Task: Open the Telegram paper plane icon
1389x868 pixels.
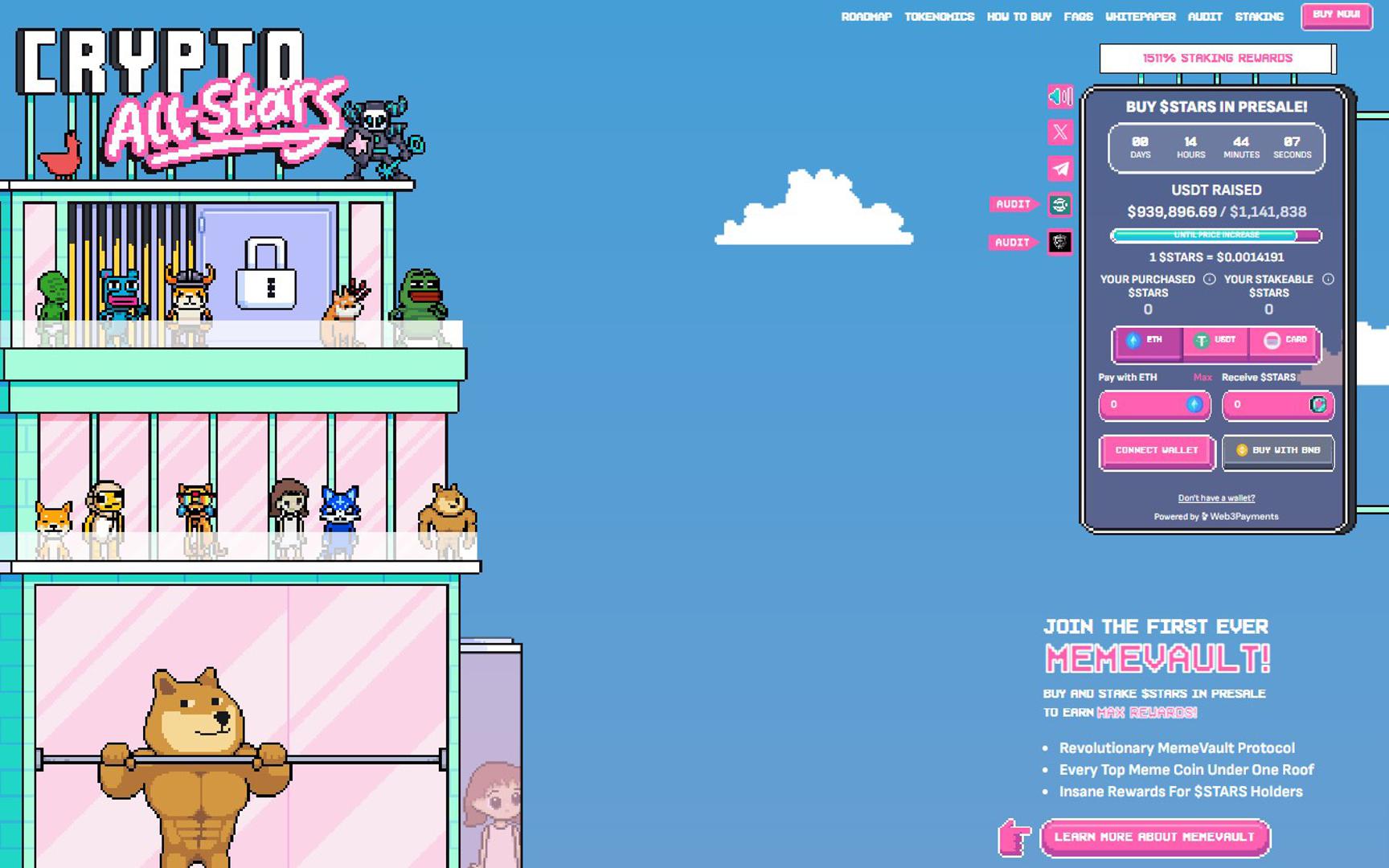Action: coord(1060,169)
